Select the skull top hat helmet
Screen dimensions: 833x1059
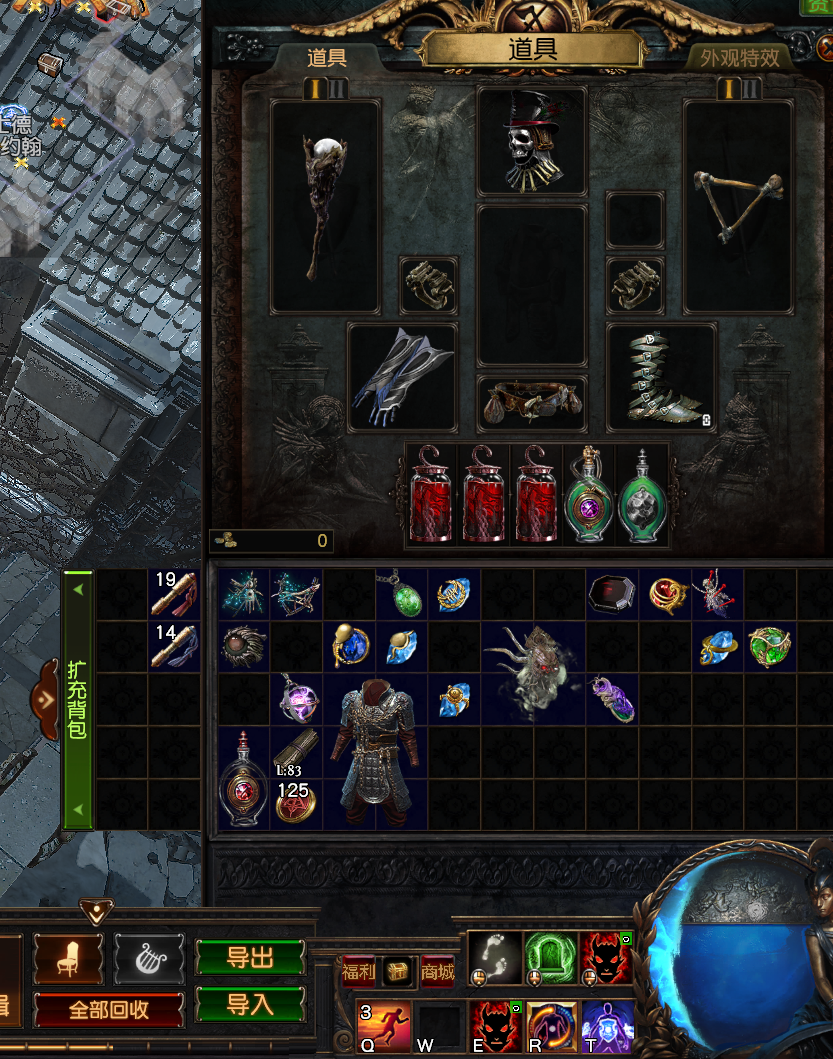click(531, 142)
